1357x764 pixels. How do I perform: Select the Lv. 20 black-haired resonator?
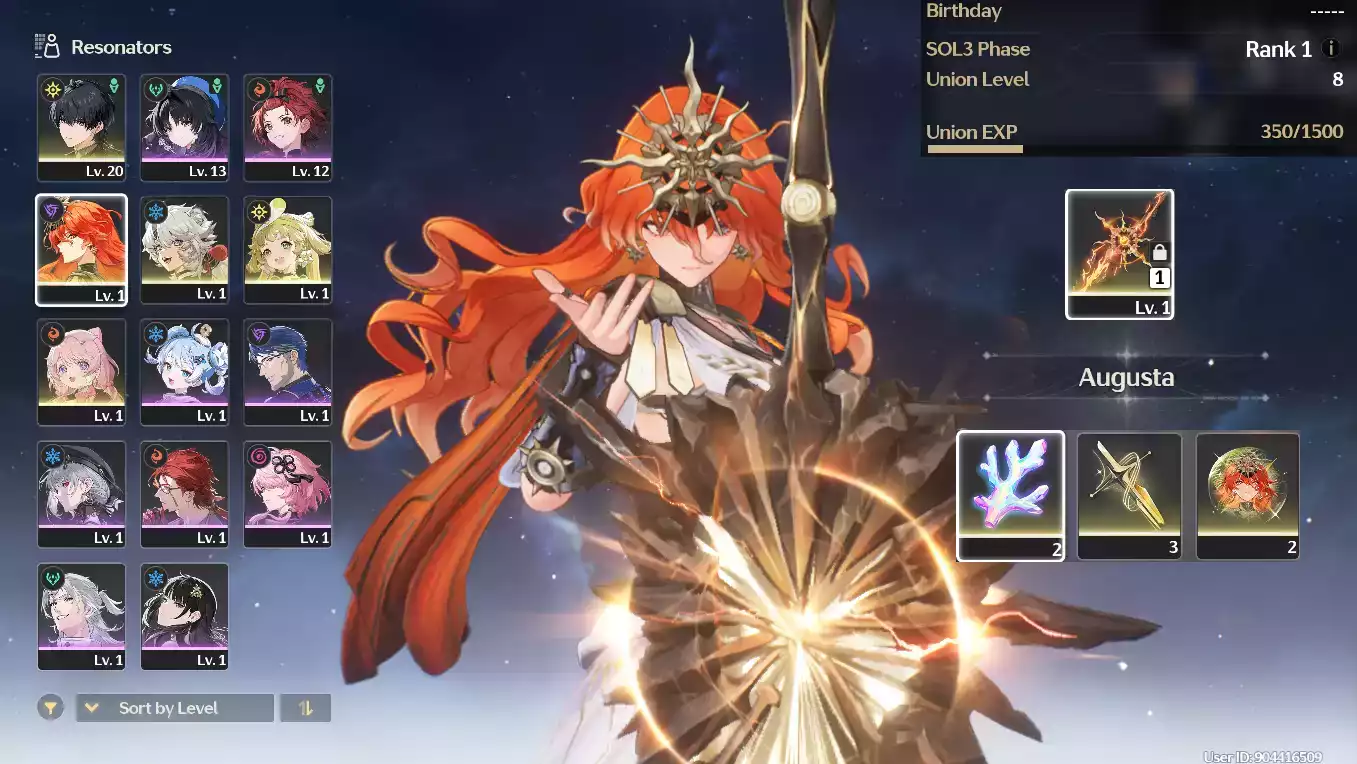tap(82, 127)
